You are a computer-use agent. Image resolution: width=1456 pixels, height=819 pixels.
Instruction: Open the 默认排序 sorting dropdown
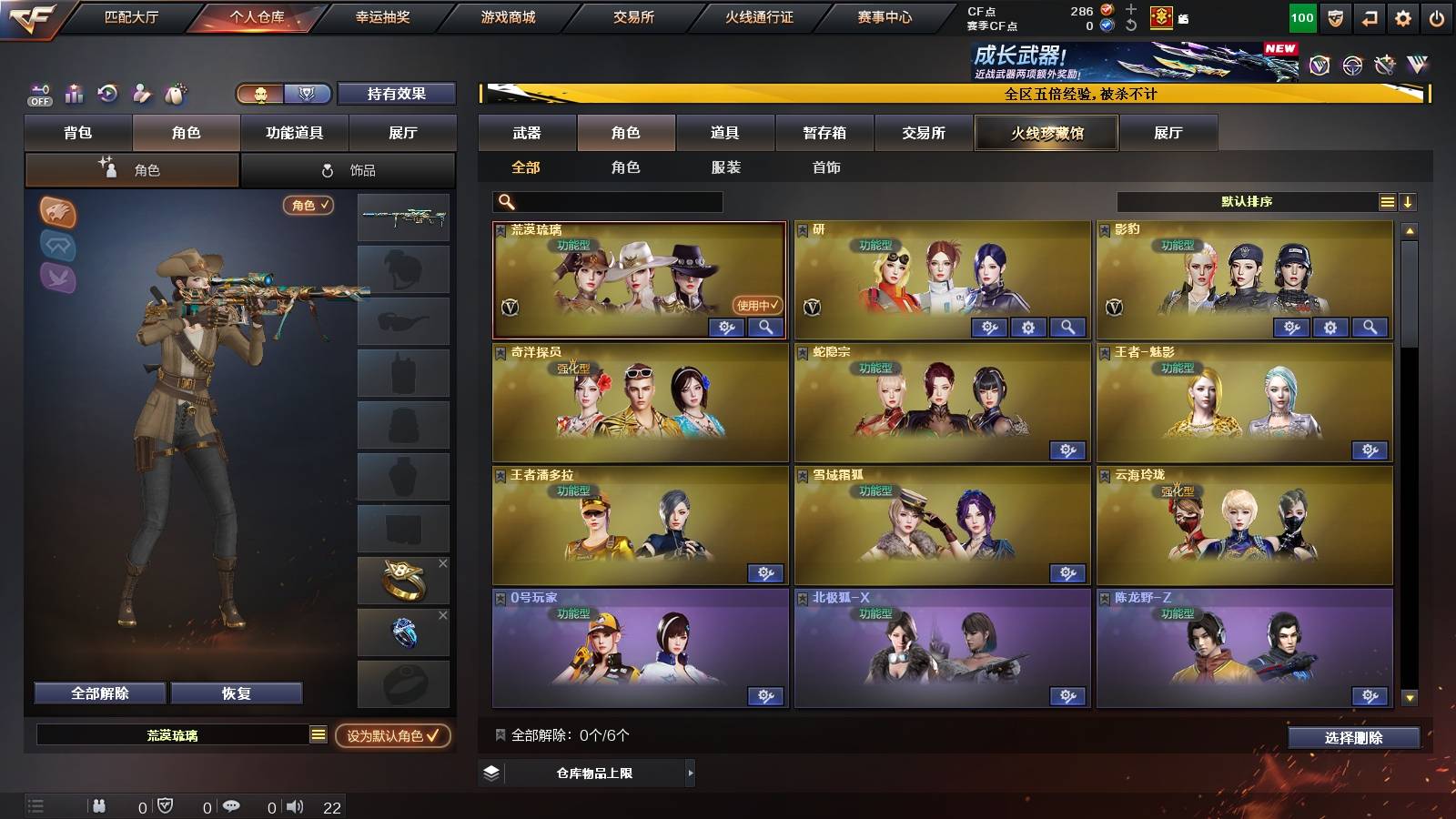point(1247,201)
